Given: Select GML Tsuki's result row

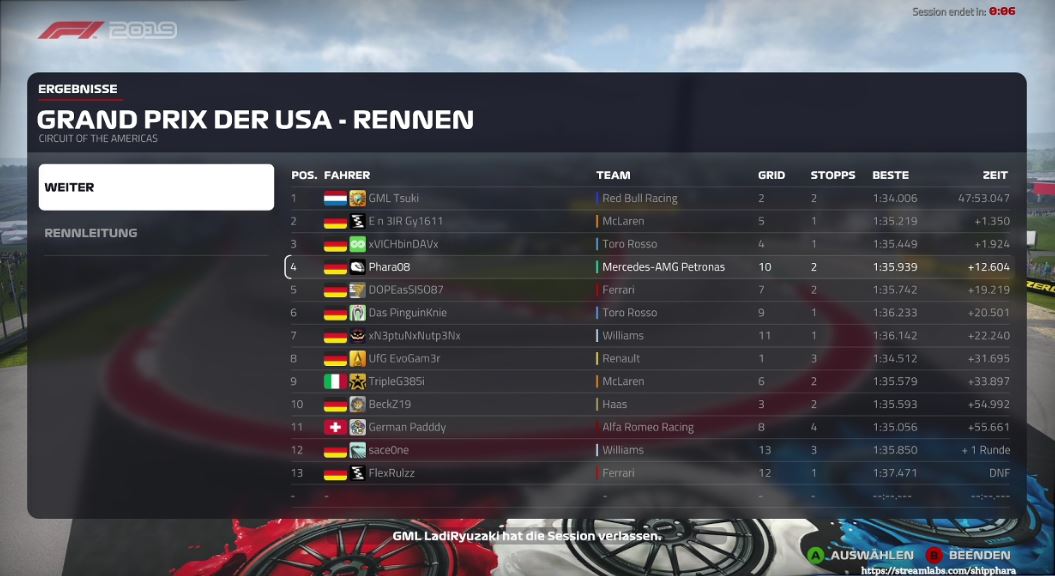Looking at the screenshot, I should pyautogui.click(x=650, y=198).
